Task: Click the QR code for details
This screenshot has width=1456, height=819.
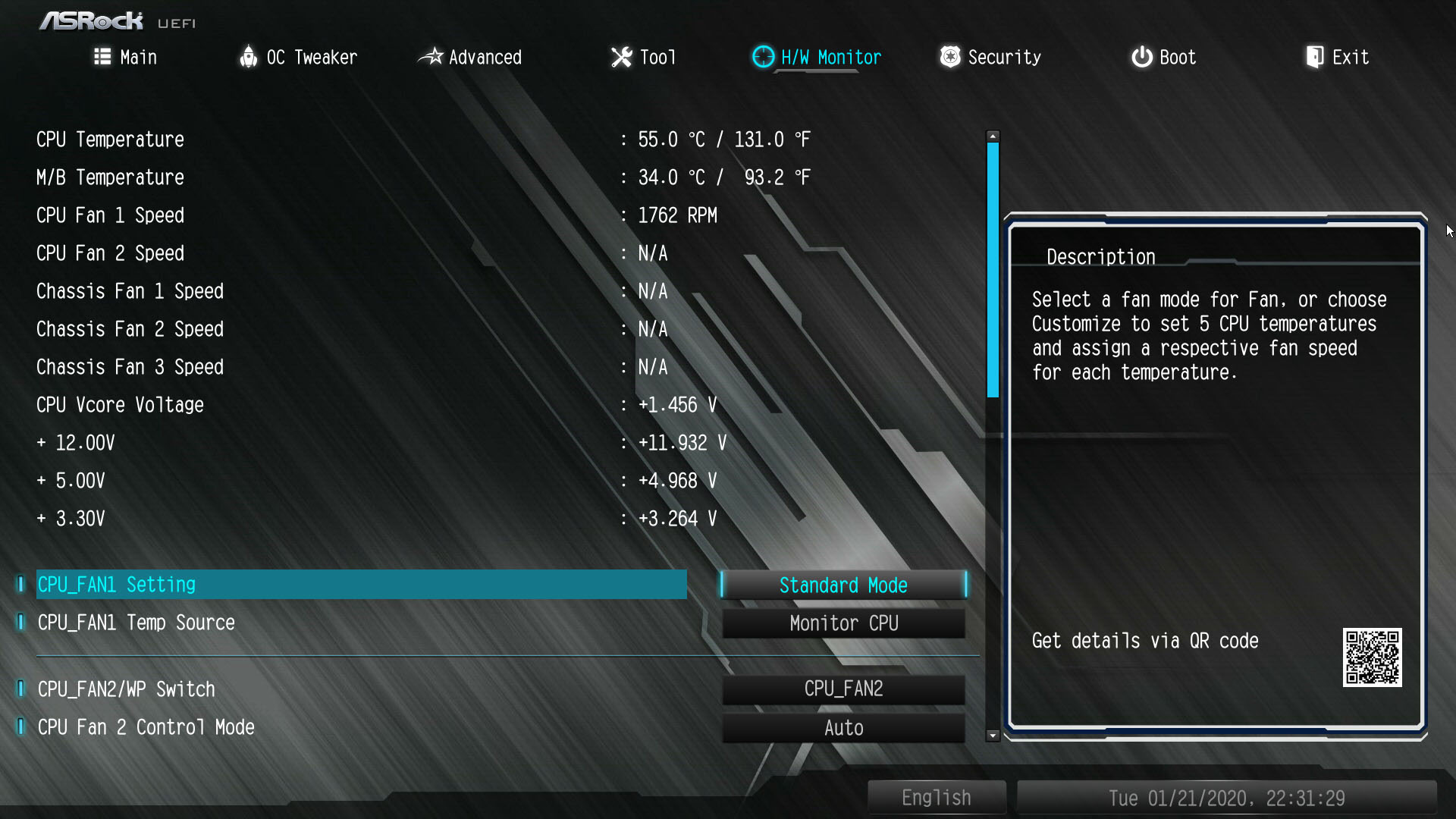Action: [x=1372, y=657]
